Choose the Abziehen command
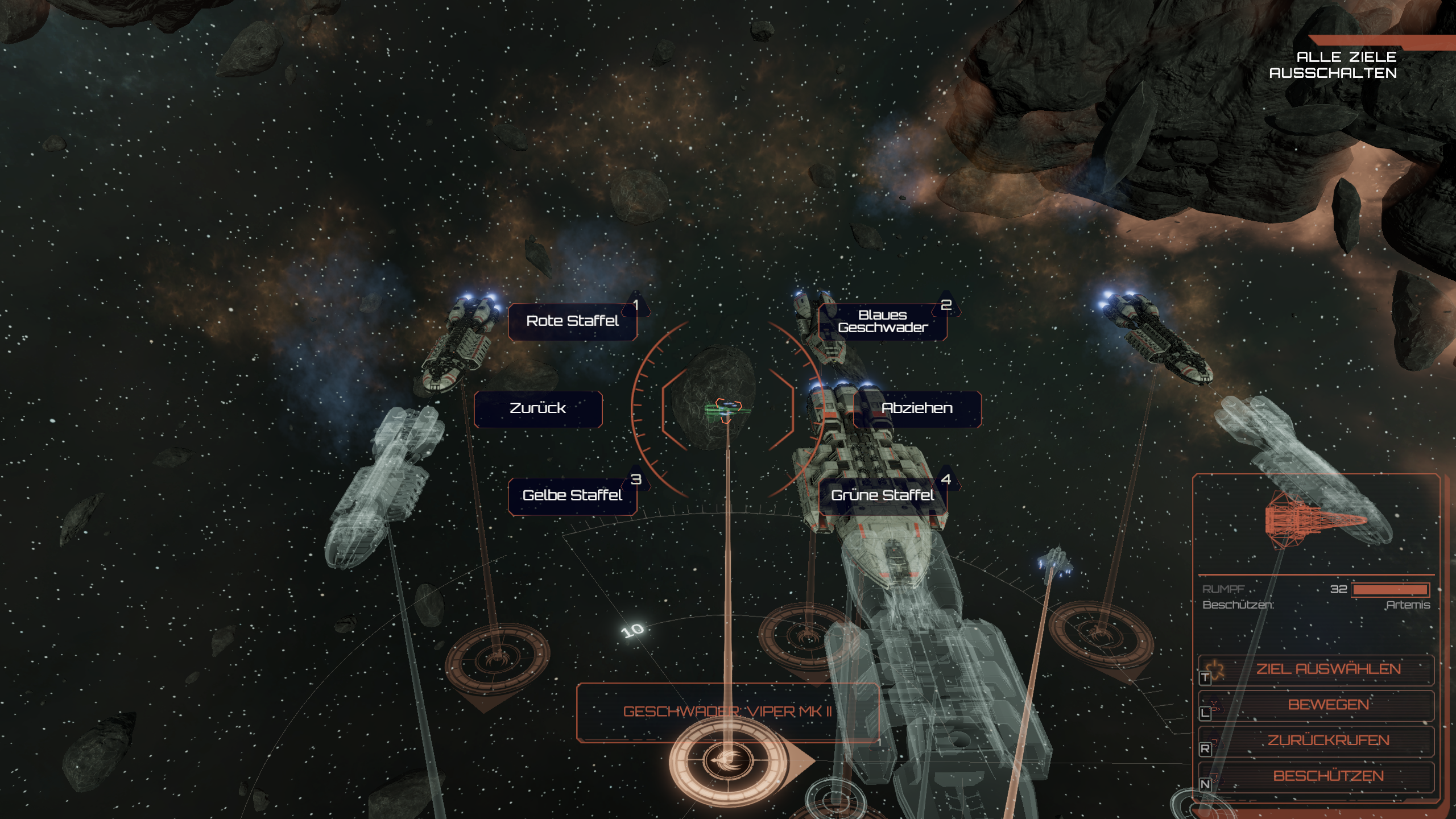The image size is (1456, 819). pyautogui.click(x=917, y=408)
